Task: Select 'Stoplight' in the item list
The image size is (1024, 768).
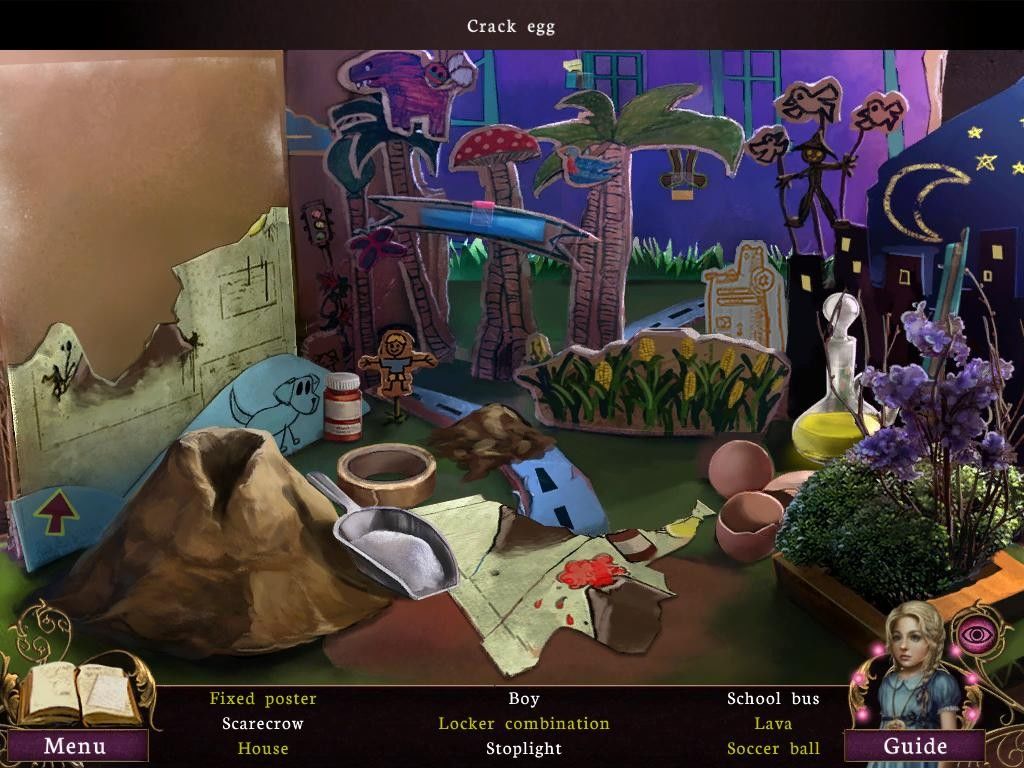Action: tap(523, 749)
